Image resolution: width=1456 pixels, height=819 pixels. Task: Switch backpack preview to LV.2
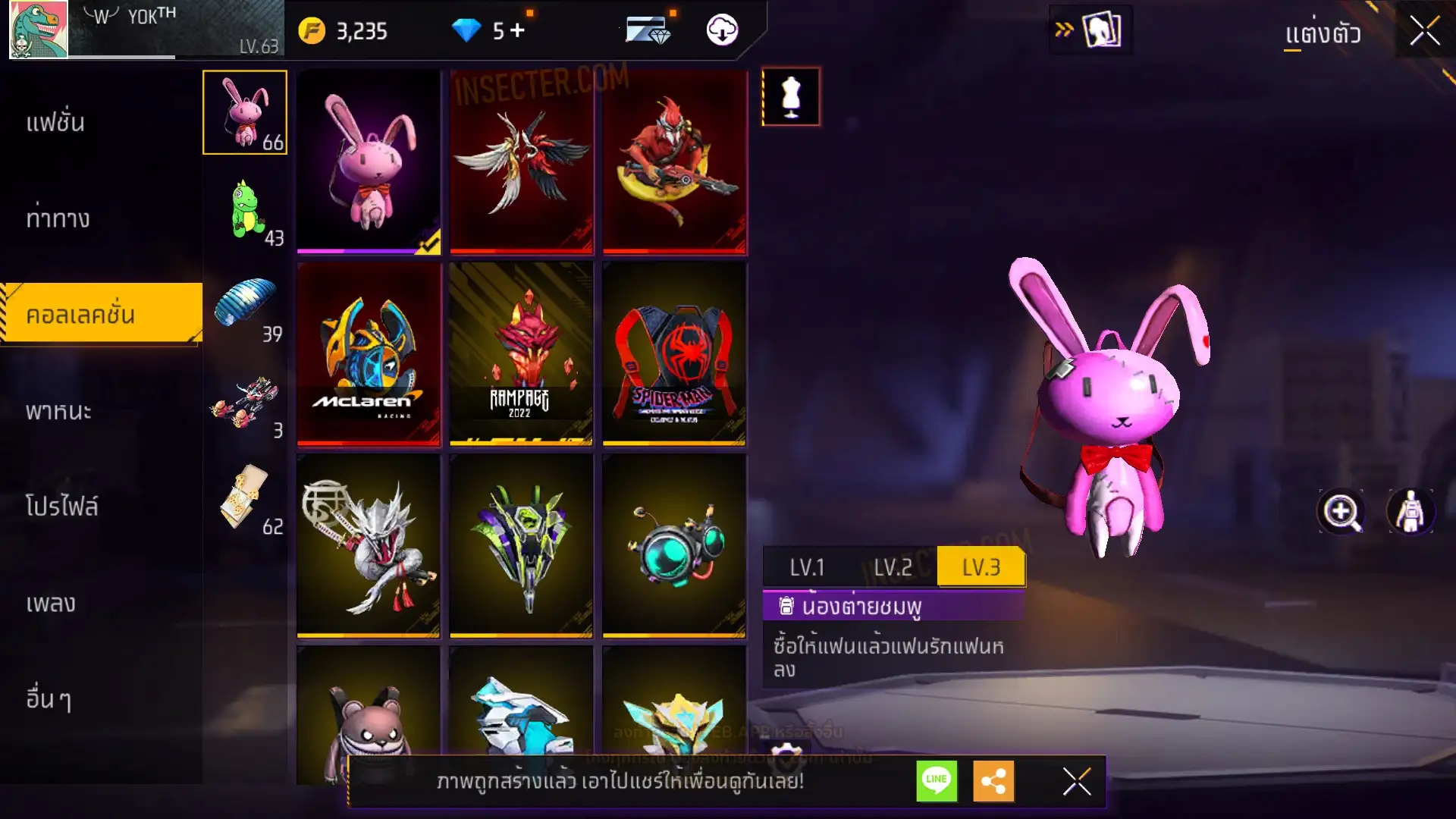[x=893, y=567]
